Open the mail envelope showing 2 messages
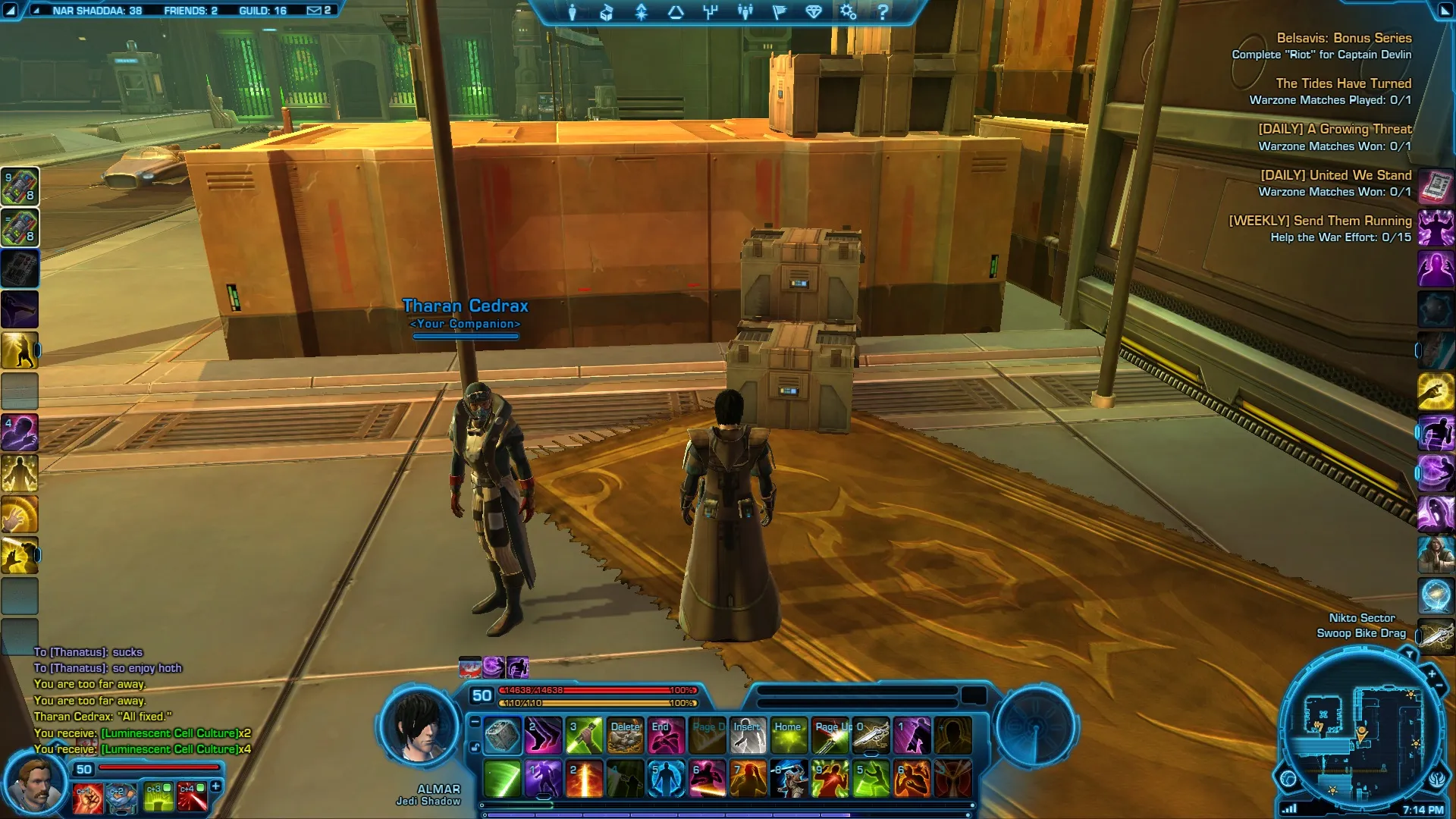1456x819 pixels. tap(318, 11)
